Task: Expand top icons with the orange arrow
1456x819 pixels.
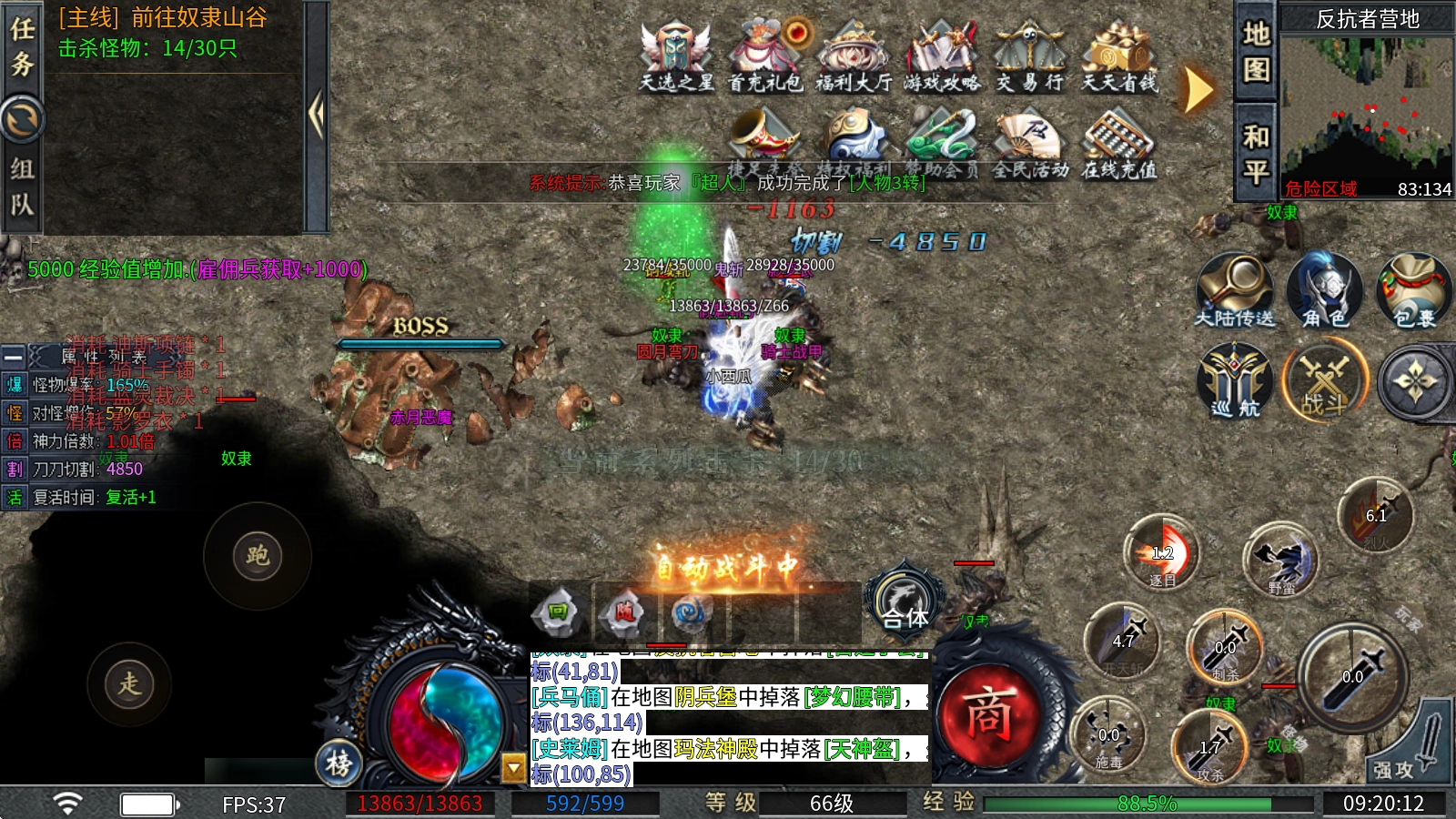Action: tap(1198, 90)
